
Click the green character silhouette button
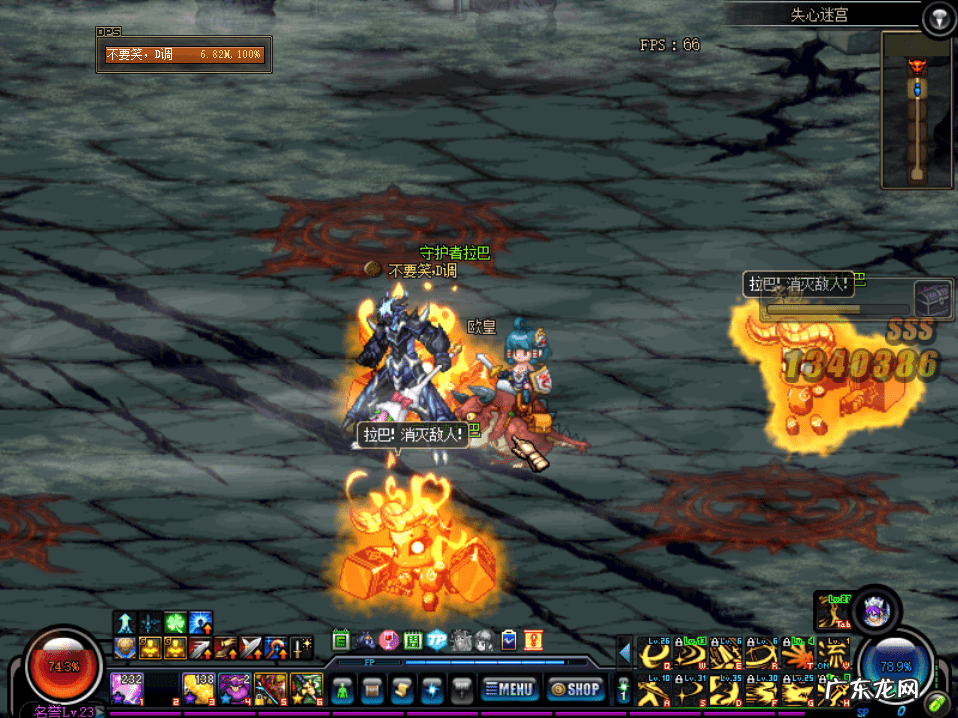coord(343,688)
